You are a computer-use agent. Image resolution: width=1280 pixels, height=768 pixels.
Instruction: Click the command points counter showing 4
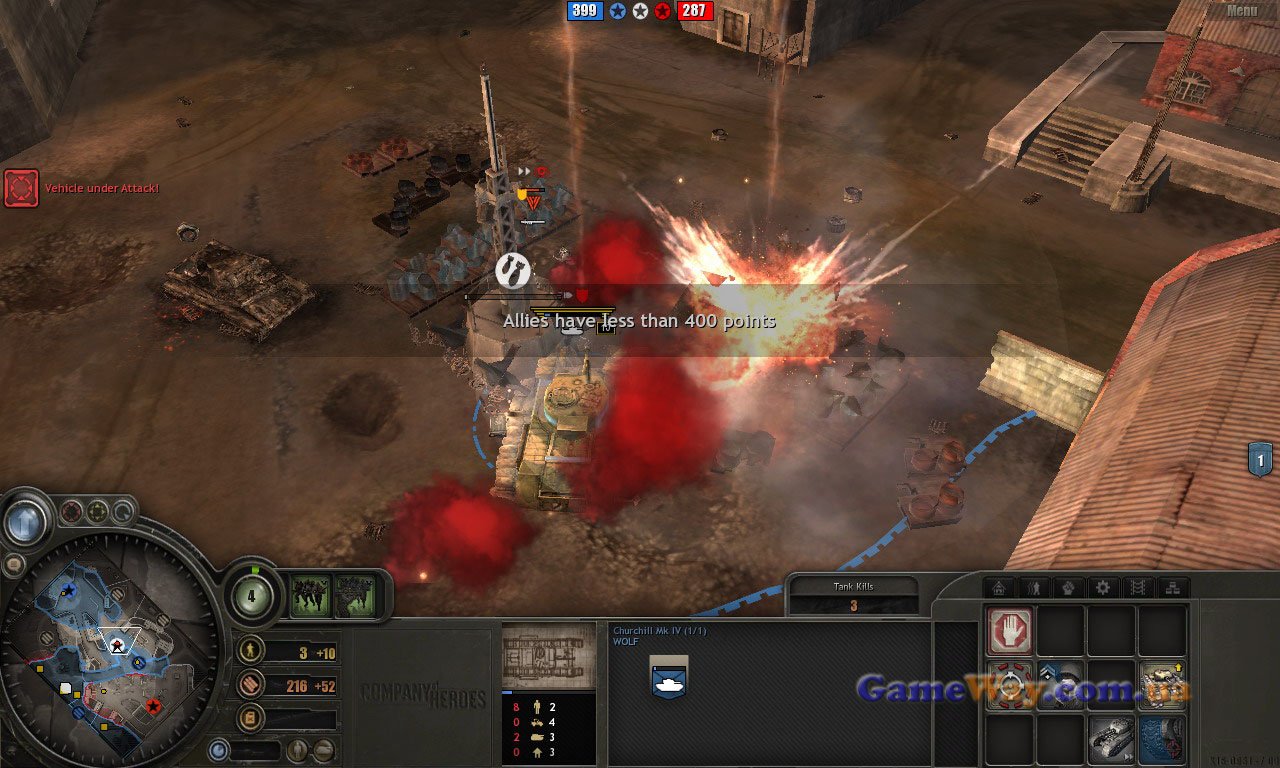click(250, 597)
